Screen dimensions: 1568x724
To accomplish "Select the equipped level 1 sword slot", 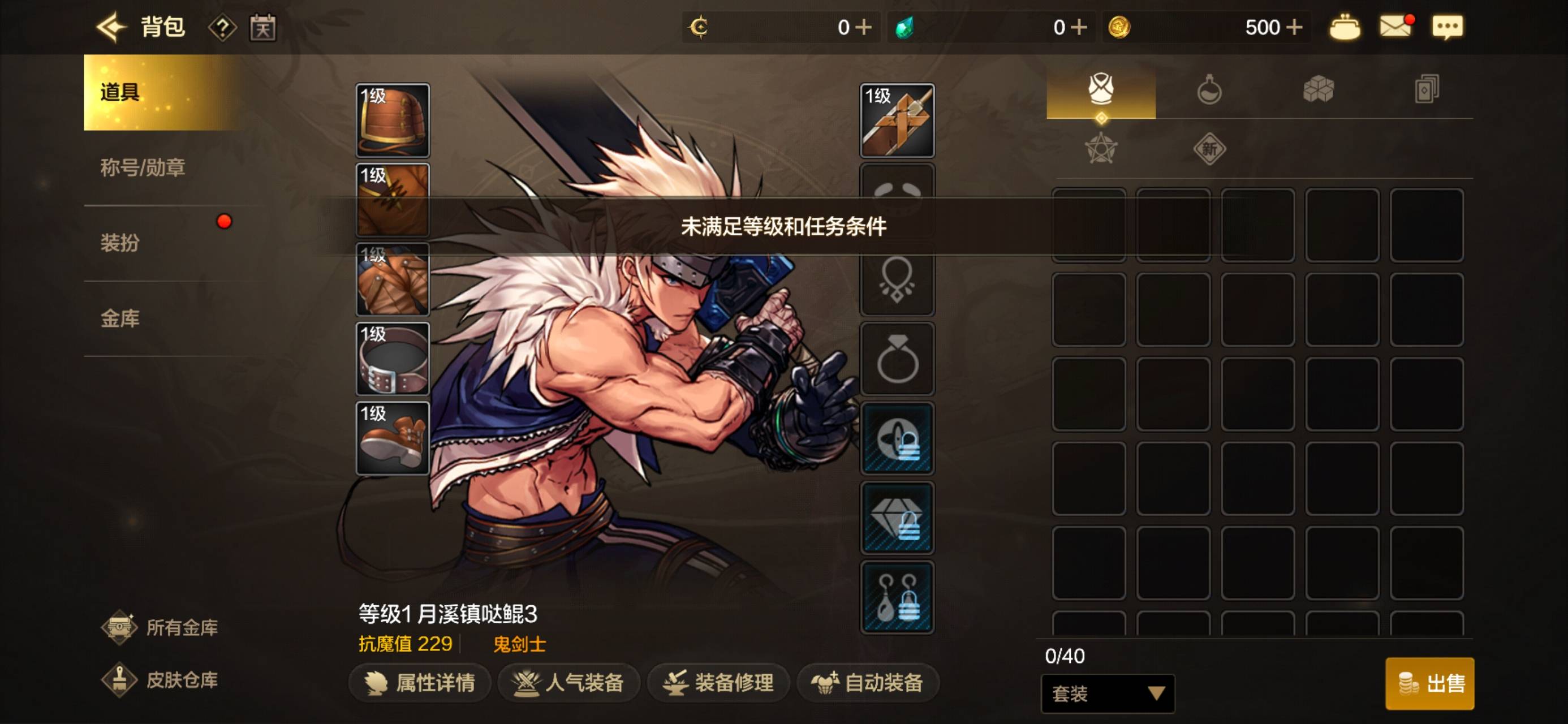I will coord(897,120).
